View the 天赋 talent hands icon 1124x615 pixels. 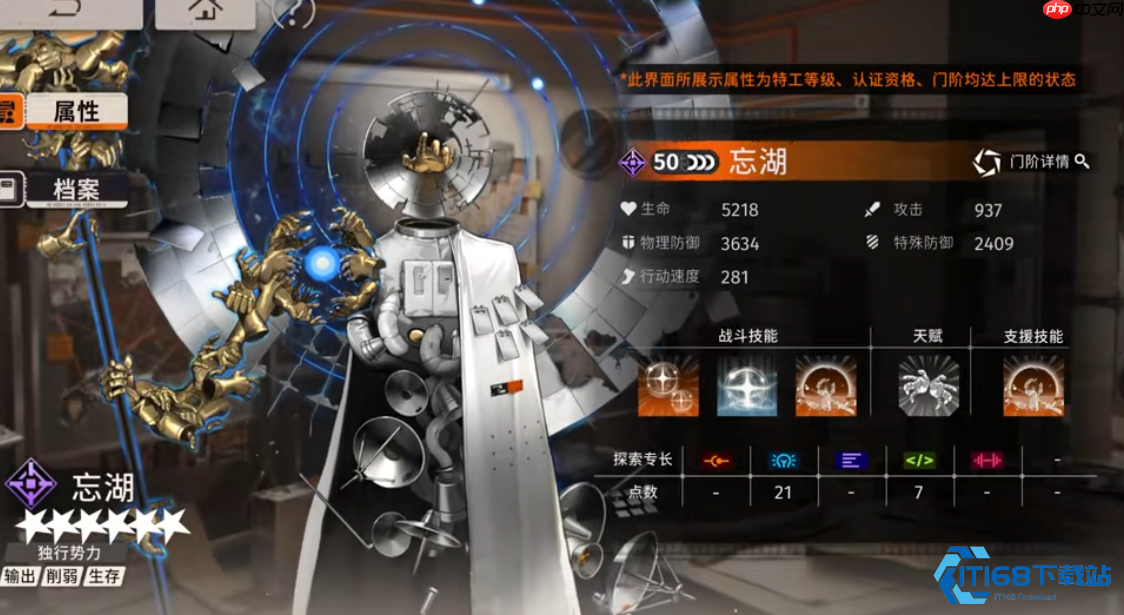929,386
